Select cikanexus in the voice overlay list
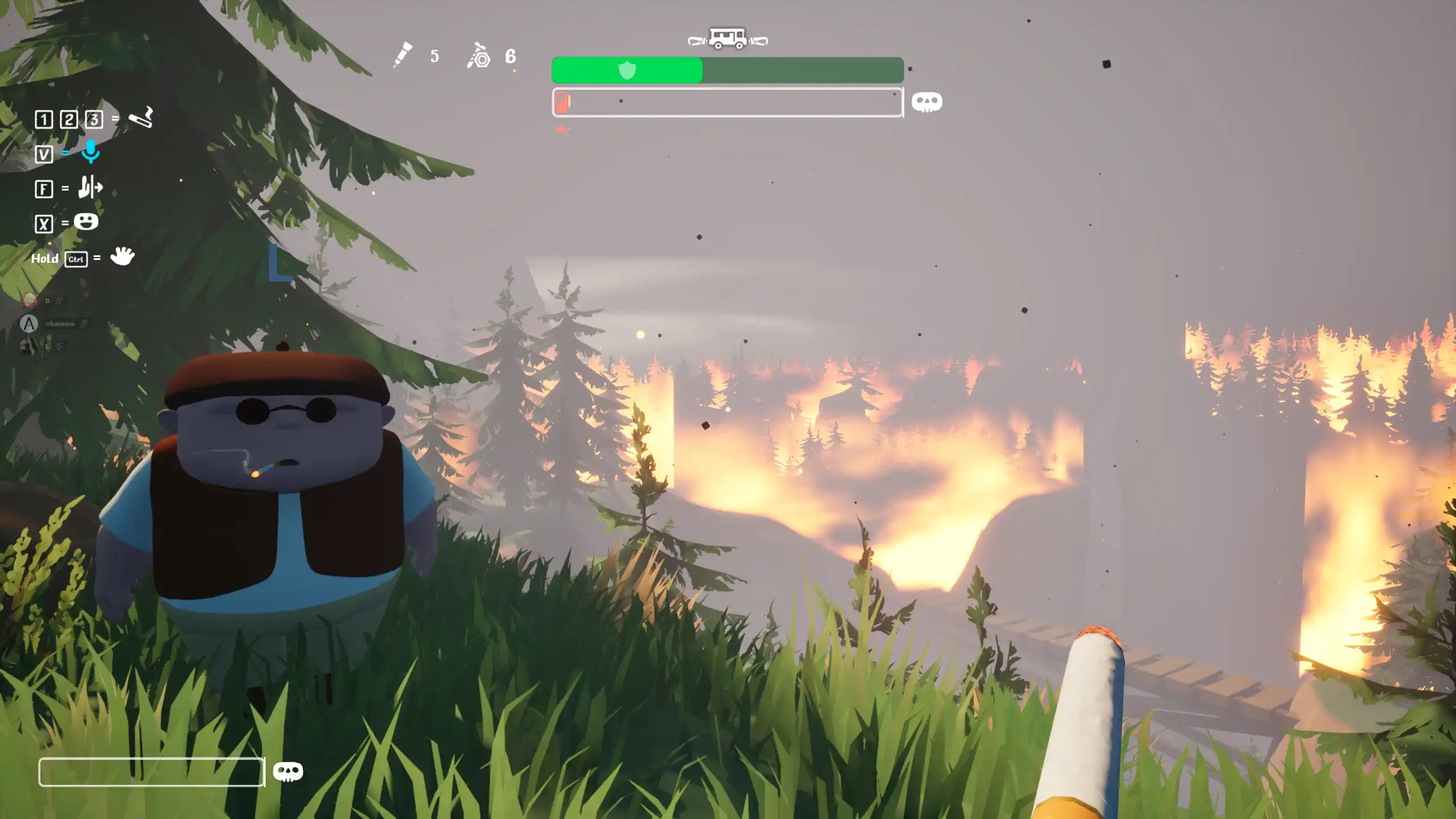Viewport: 1456px width, 819px height. pyautogui.click(x=59, y=324)
